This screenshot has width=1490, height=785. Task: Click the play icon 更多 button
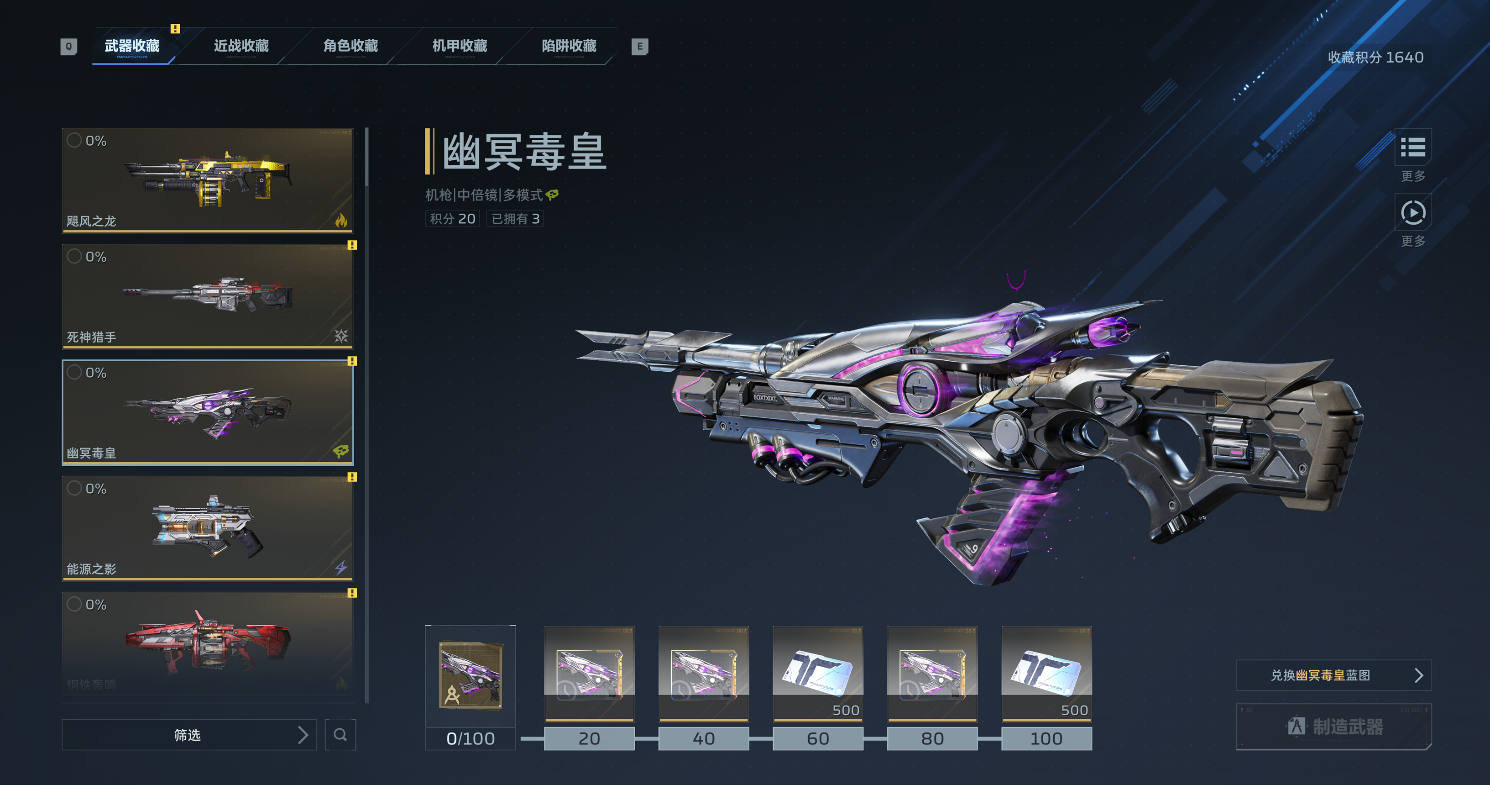[x=1413, y=212]
